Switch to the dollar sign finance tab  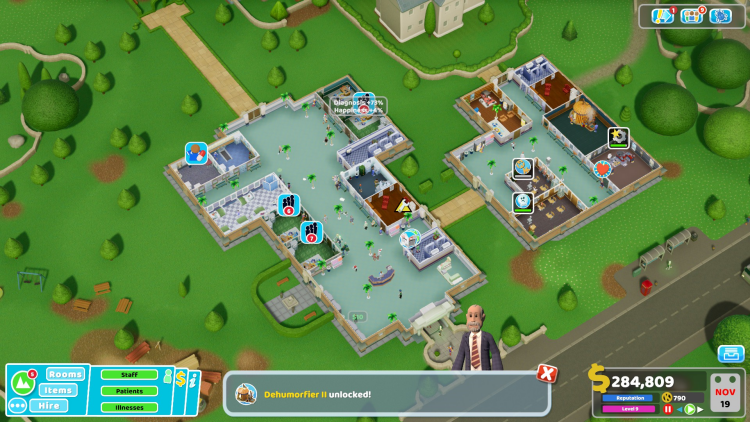tap(181, 379)
